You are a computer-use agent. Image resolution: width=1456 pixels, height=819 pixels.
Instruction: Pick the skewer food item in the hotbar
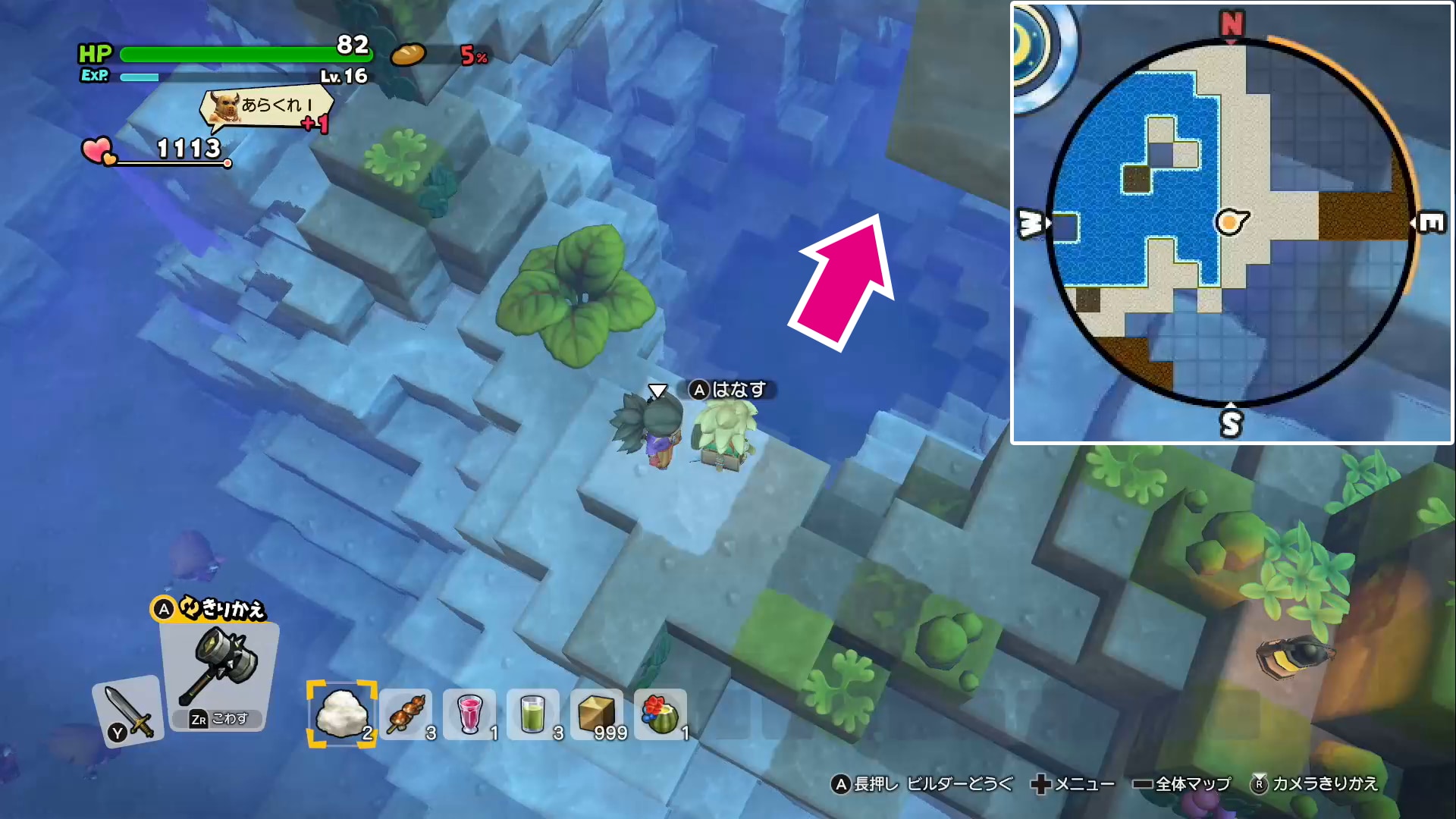click(406, 713)
